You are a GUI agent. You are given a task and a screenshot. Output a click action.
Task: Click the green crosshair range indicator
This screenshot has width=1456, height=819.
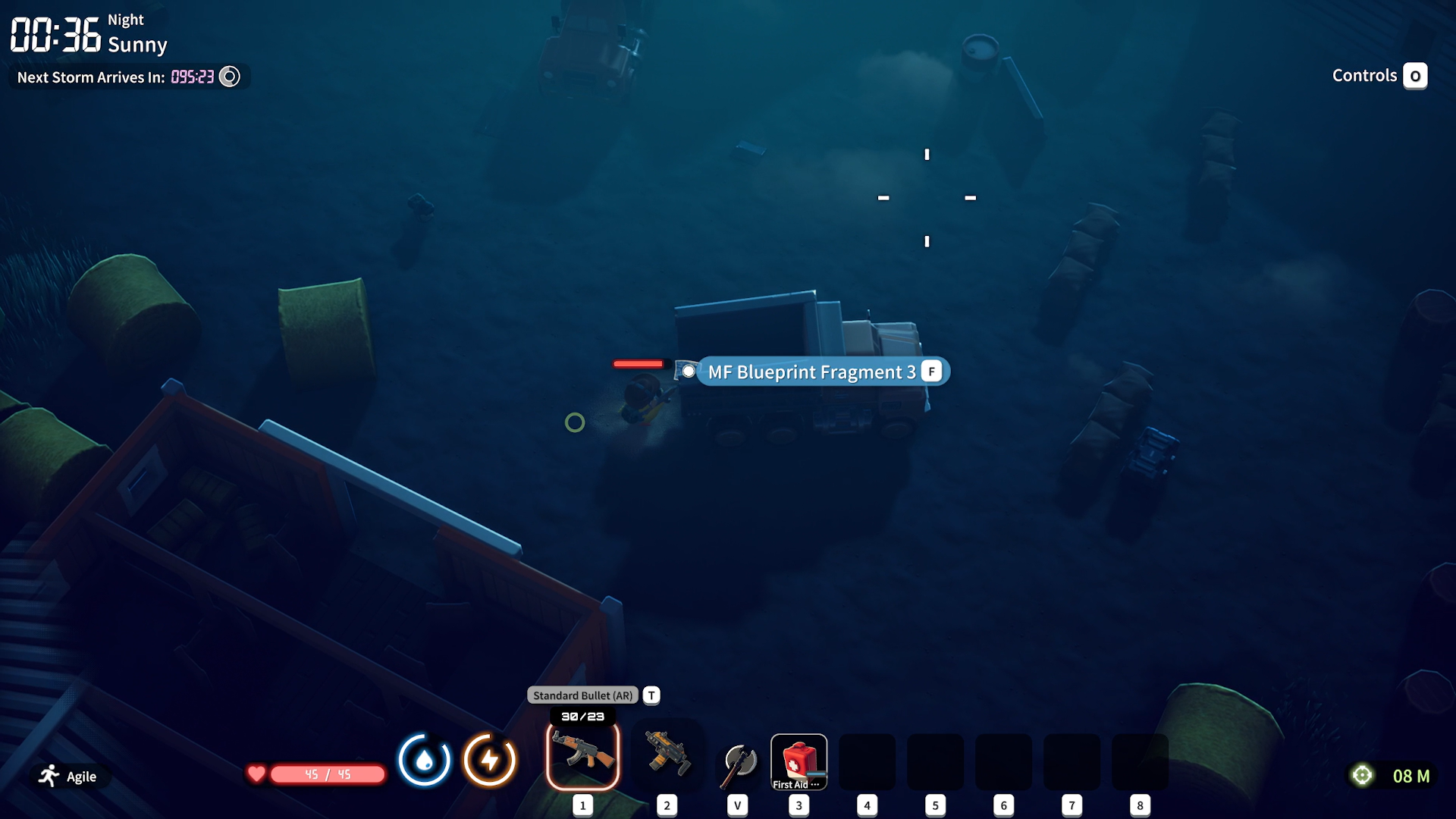1362,775
